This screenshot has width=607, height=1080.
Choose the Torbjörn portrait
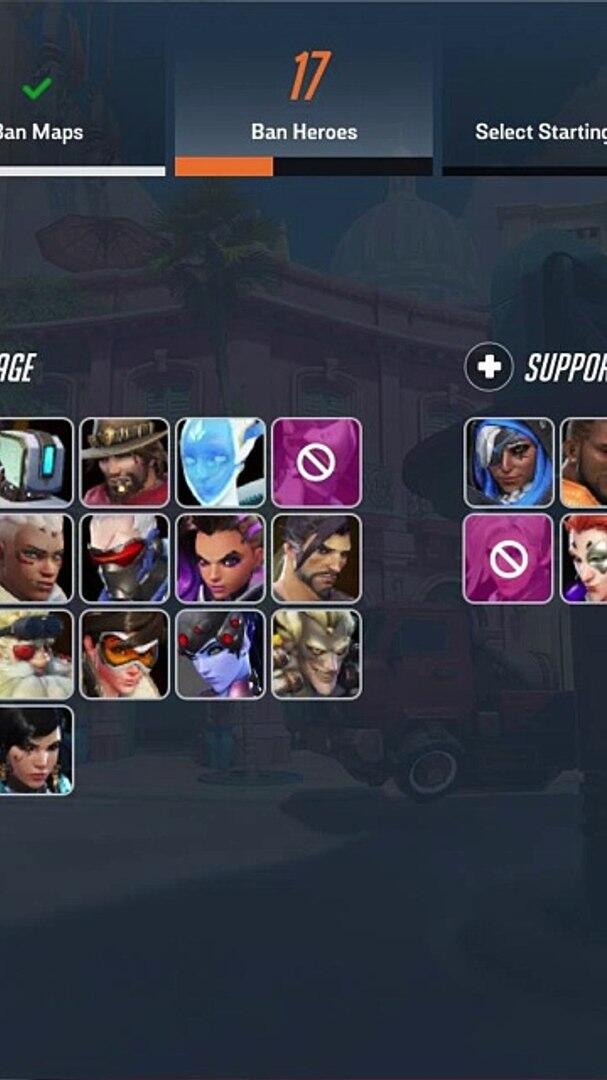point(35,654)
